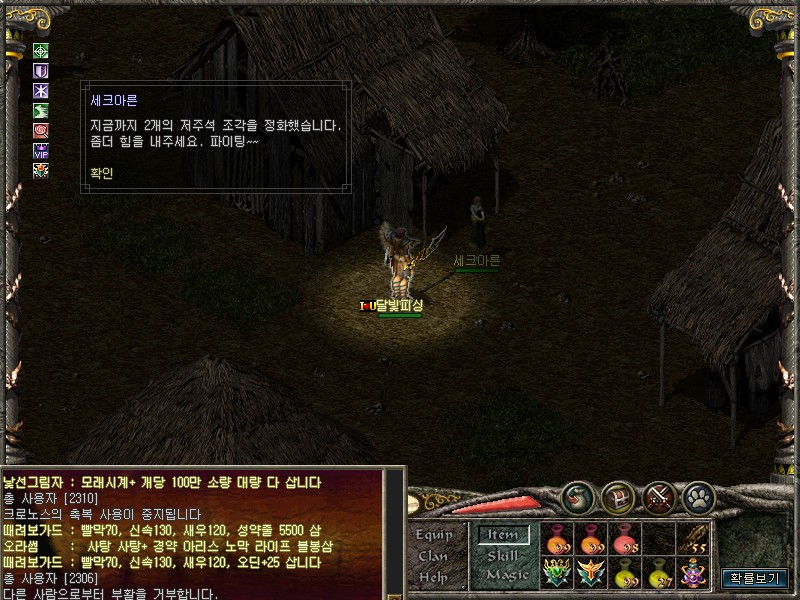Select the yellow potion with 27 count
The image size is (800, 600).
[x=659, y=573]
